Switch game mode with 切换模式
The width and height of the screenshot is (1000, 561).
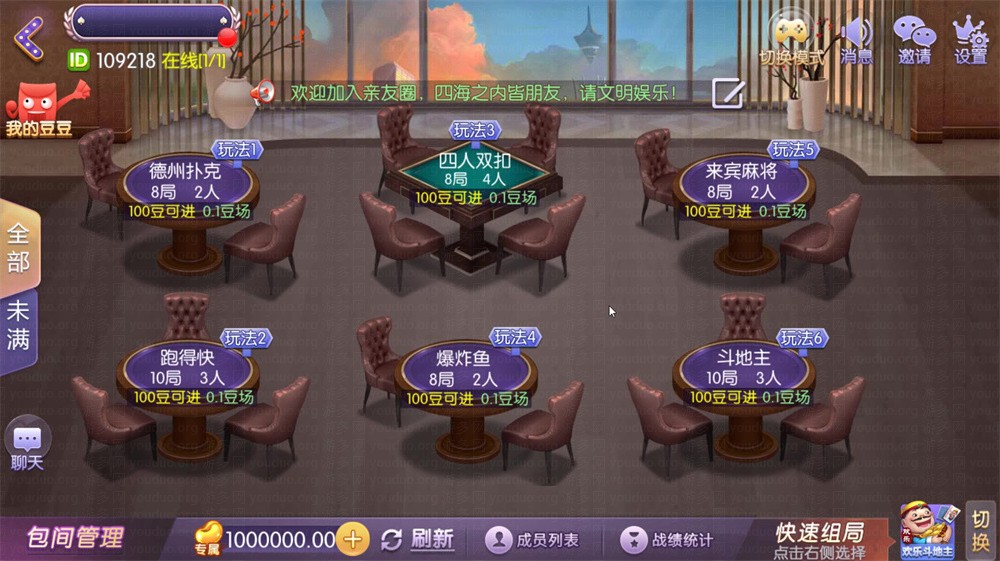click(x=791, y=40)
